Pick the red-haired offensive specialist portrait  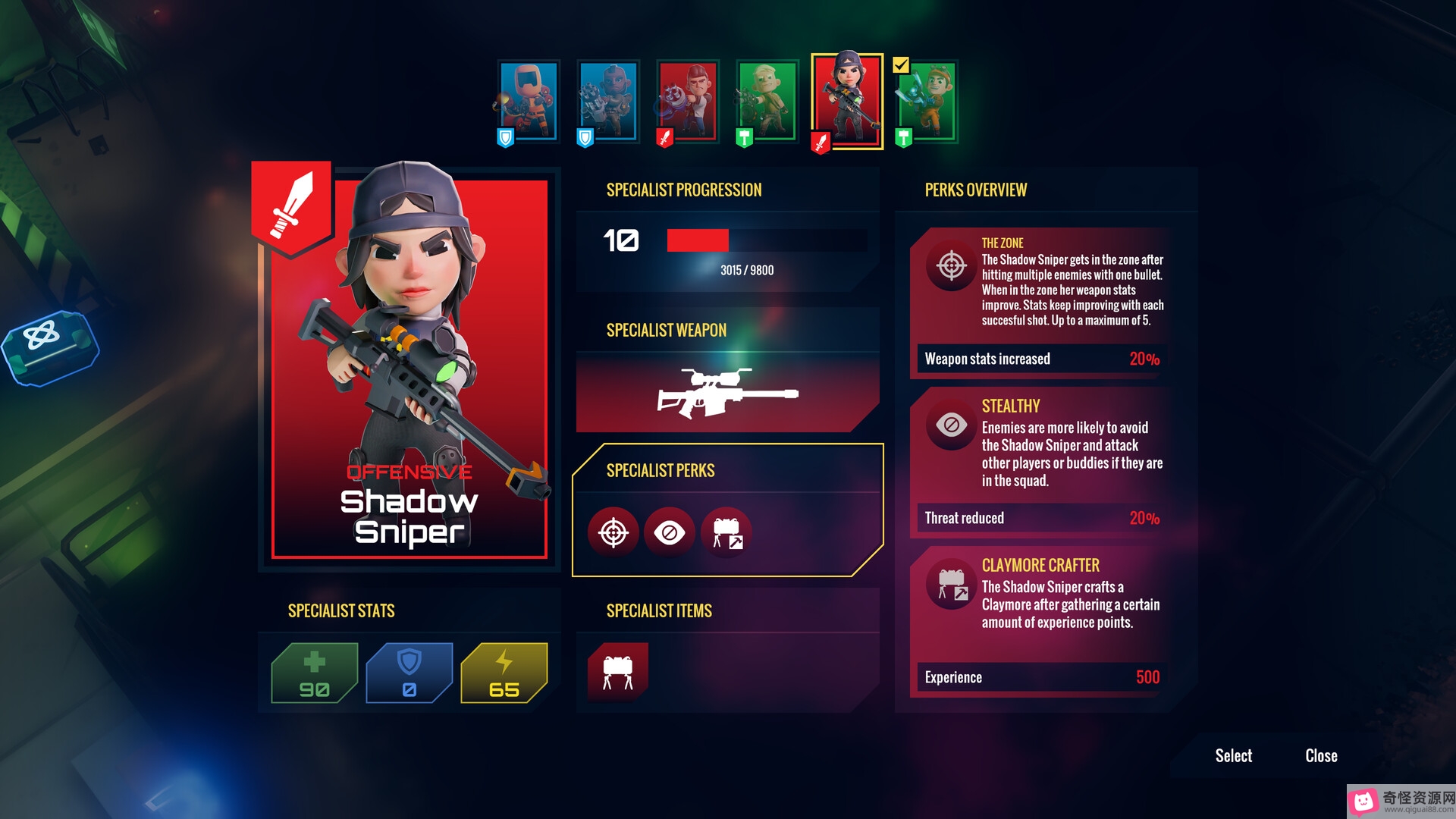pos(688,101)
